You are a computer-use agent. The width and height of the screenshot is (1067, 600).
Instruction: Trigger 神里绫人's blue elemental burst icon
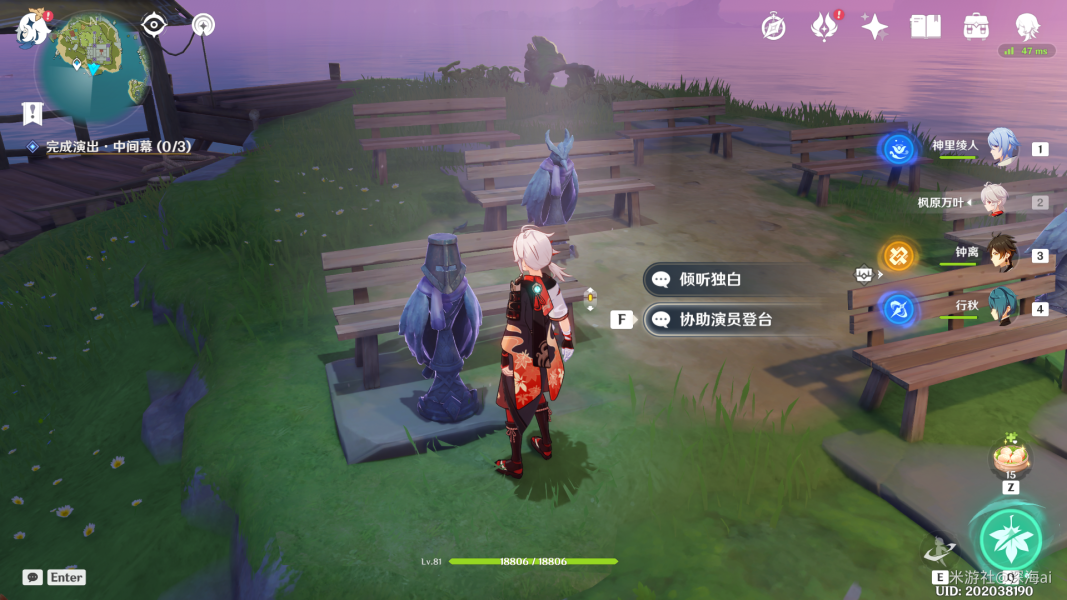click(899, 150)
